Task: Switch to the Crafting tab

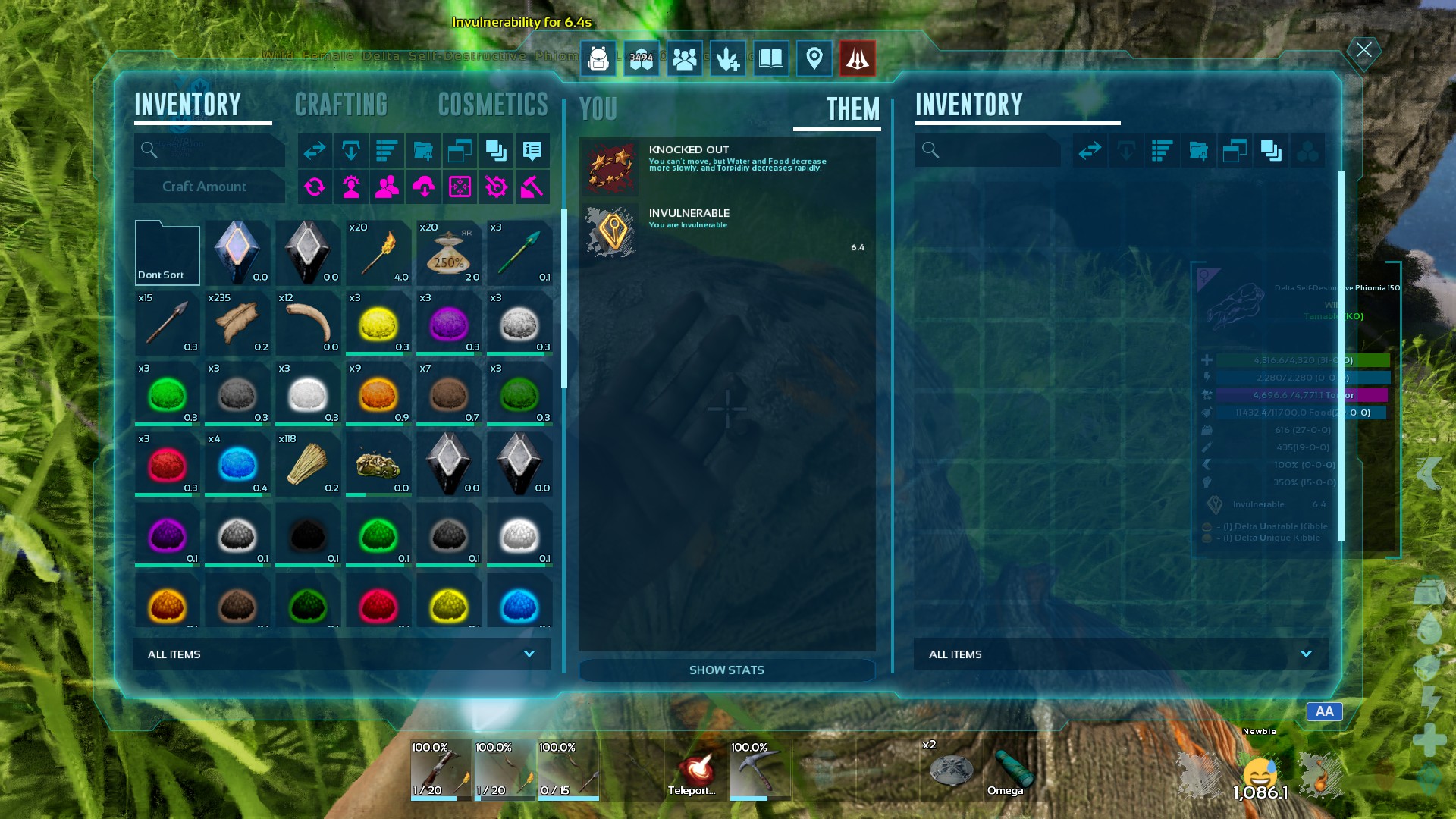Action: pos(340,105)
